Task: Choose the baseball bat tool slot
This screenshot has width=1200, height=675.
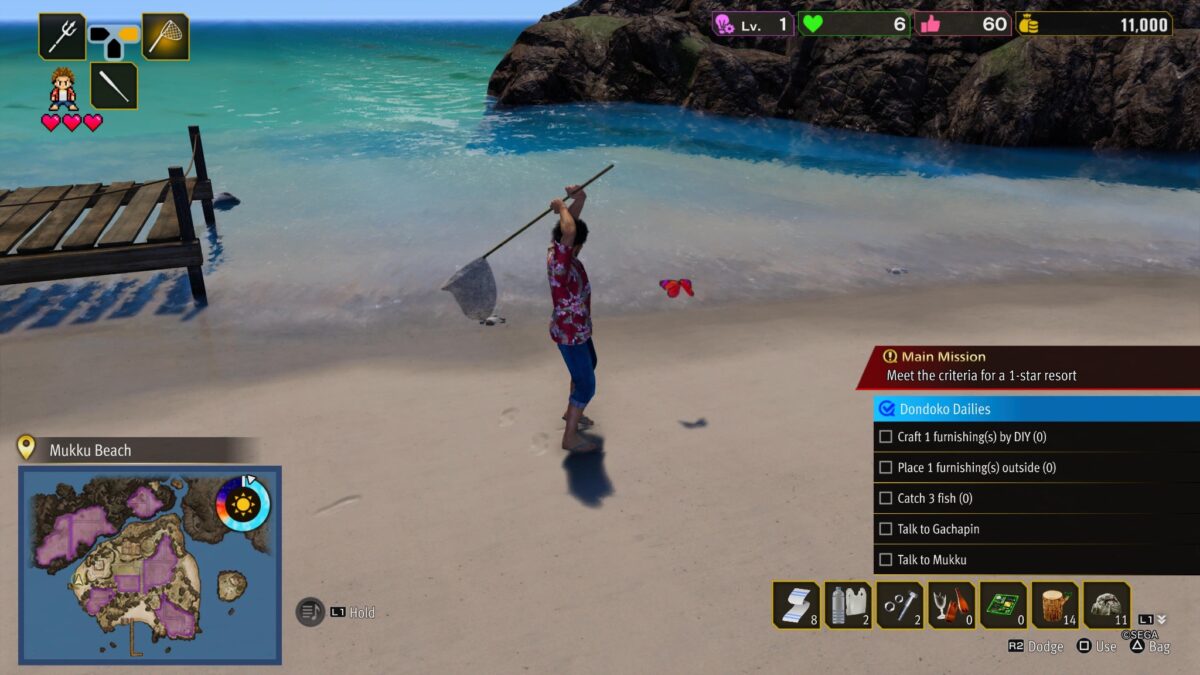Action: point(114,86)
